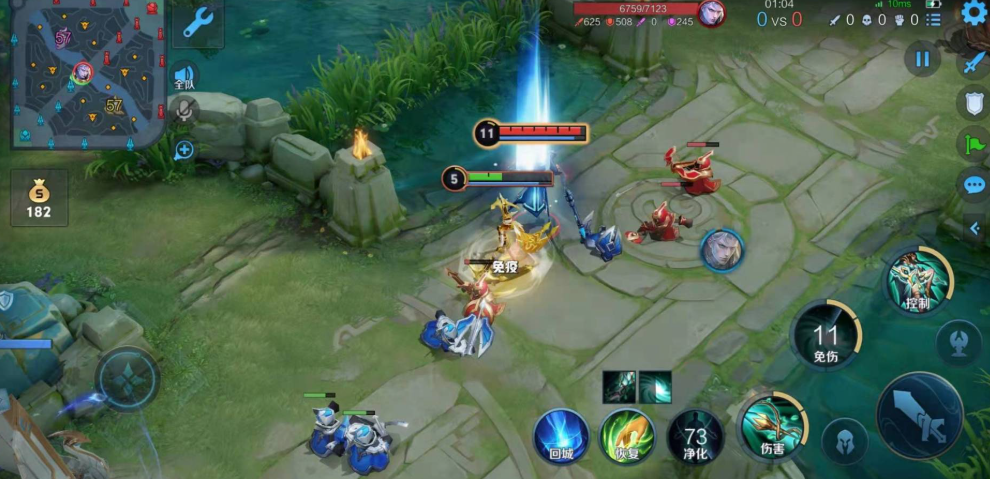This screenshot has height=479, width=990.
Task: Open the wrench settings tool
Action: pyautogui.click(x=197, y=22)
